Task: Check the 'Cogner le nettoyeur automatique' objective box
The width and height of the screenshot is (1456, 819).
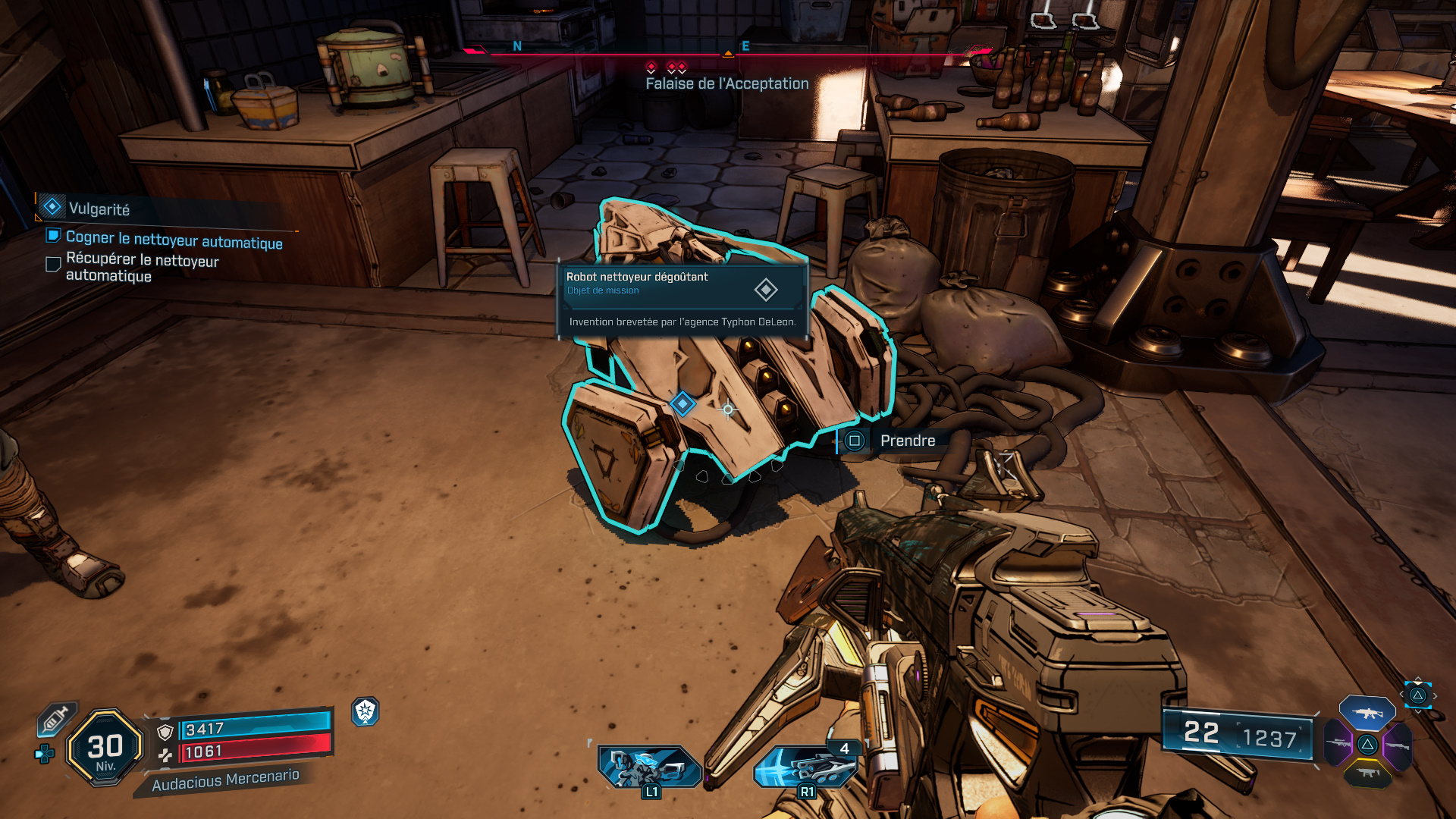Action: coord(52,237)
